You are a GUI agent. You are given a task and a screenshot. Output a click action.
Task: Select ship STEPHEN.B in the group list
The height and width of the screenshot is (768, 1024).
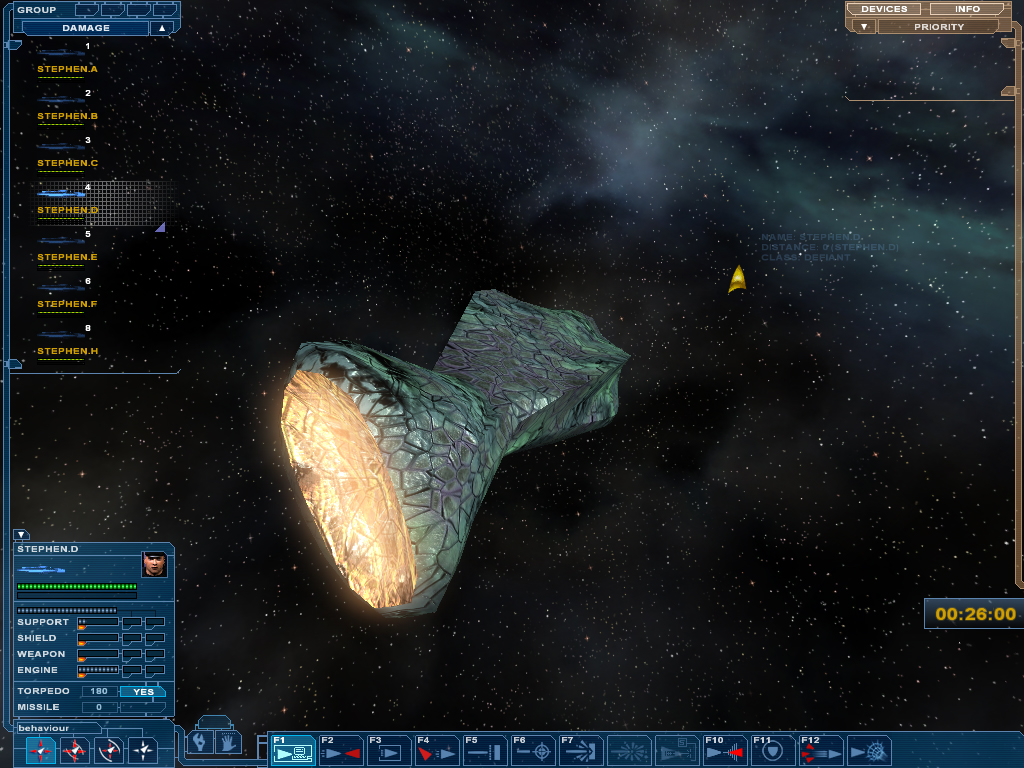pos(66,116)
